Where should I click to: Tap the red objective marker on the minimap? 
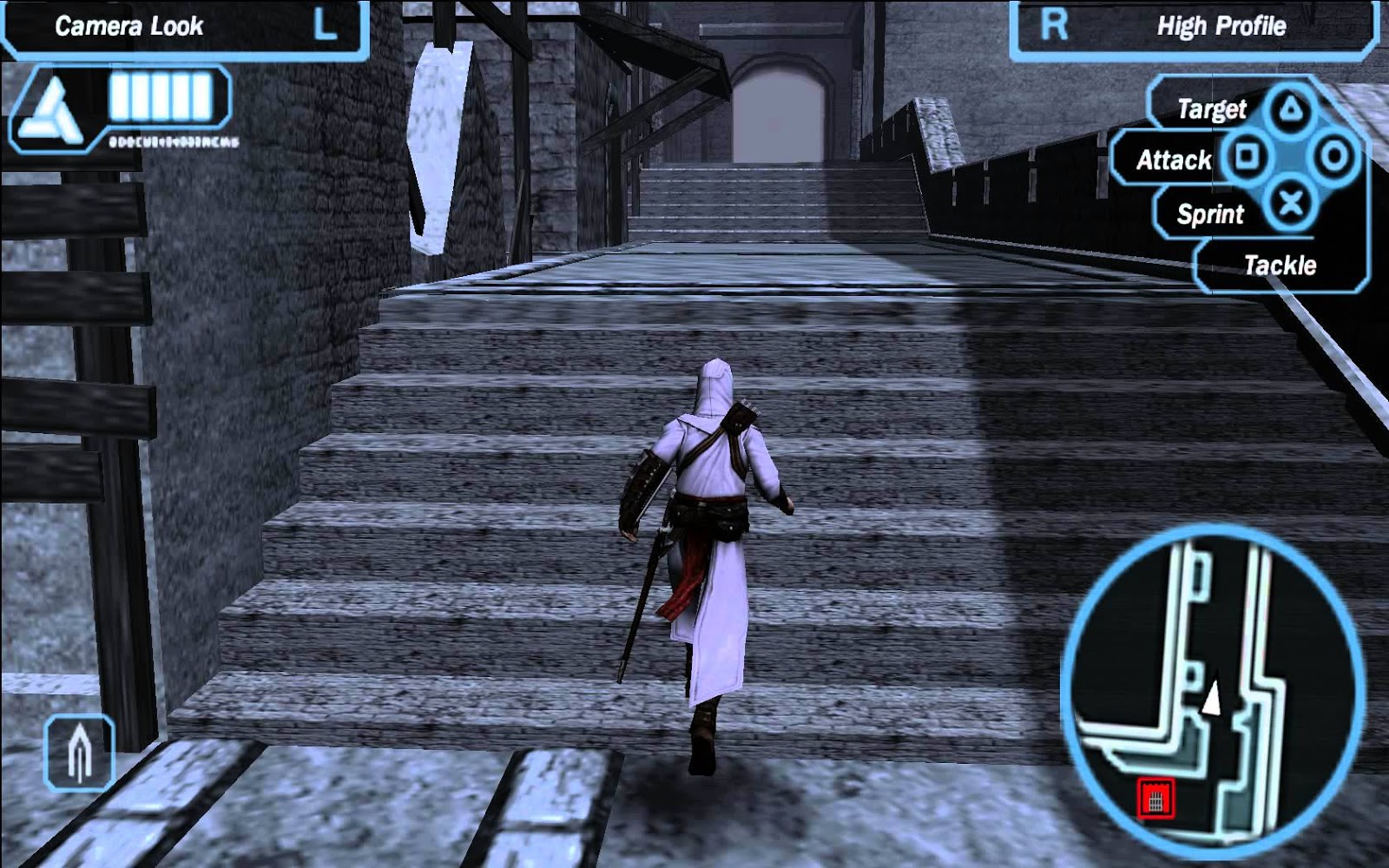pyautogui.click(x=1155, y=798)
